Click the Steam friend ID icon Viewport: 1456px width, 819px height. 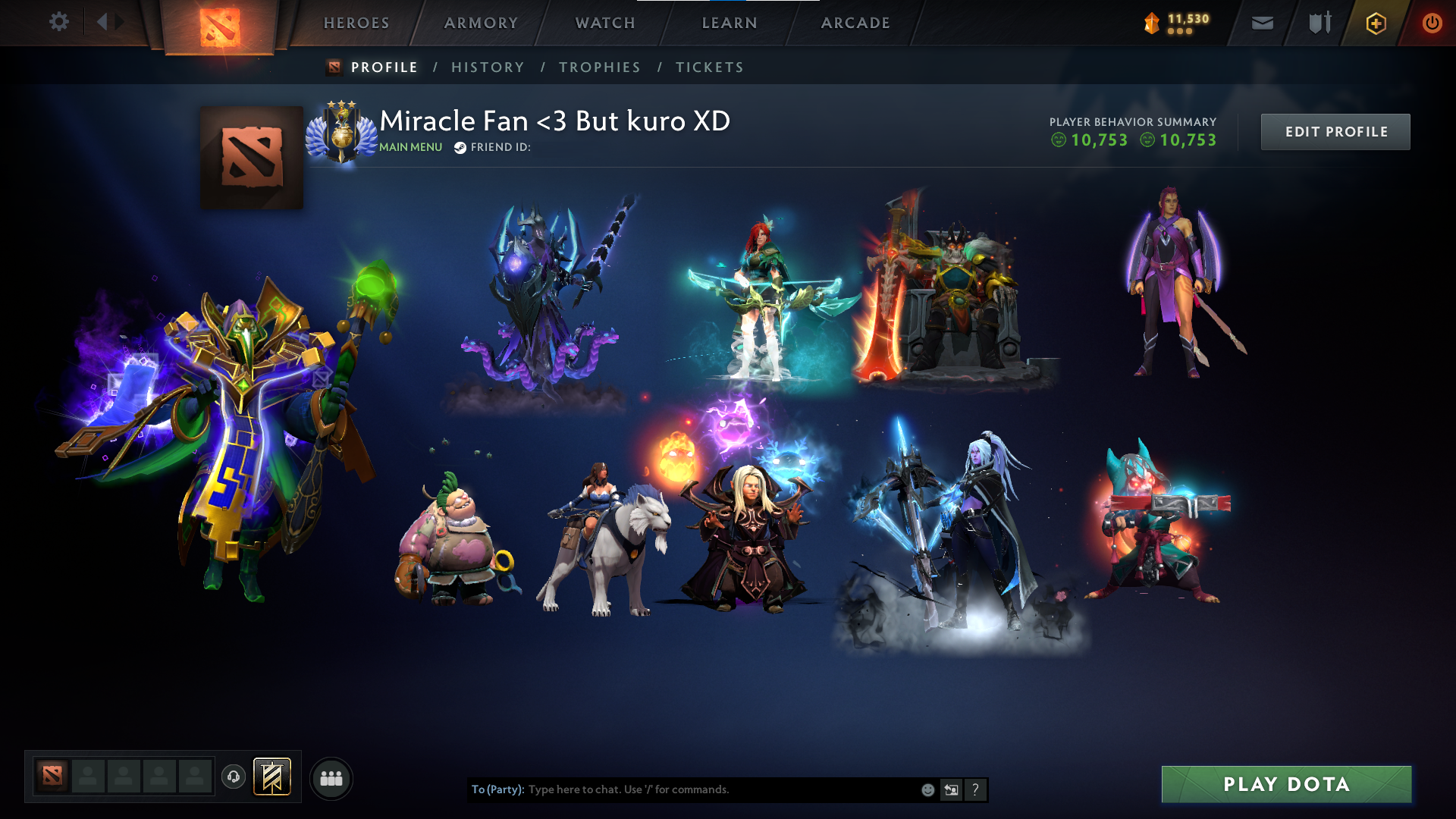click(459, 148)
